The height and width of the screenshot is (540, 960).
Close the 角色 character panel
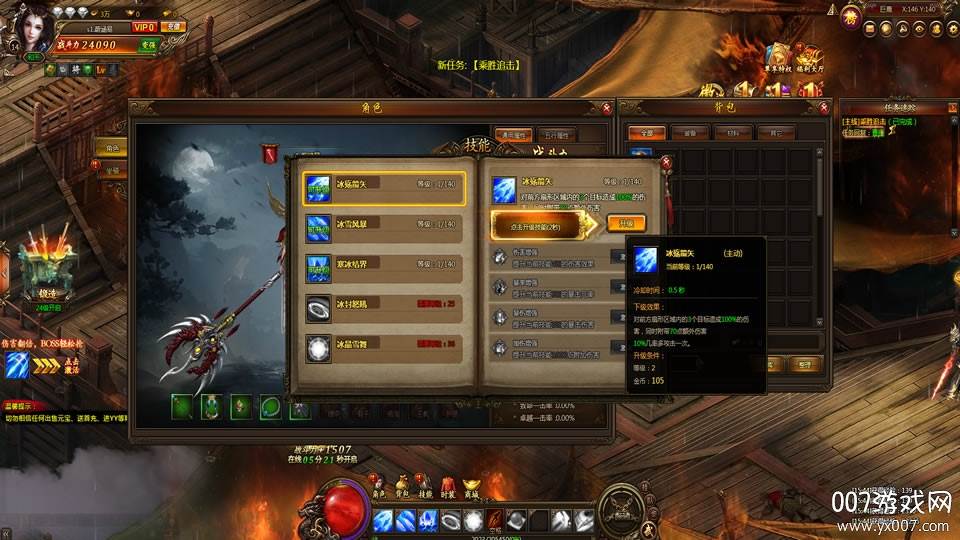click(x=607, y=108)
